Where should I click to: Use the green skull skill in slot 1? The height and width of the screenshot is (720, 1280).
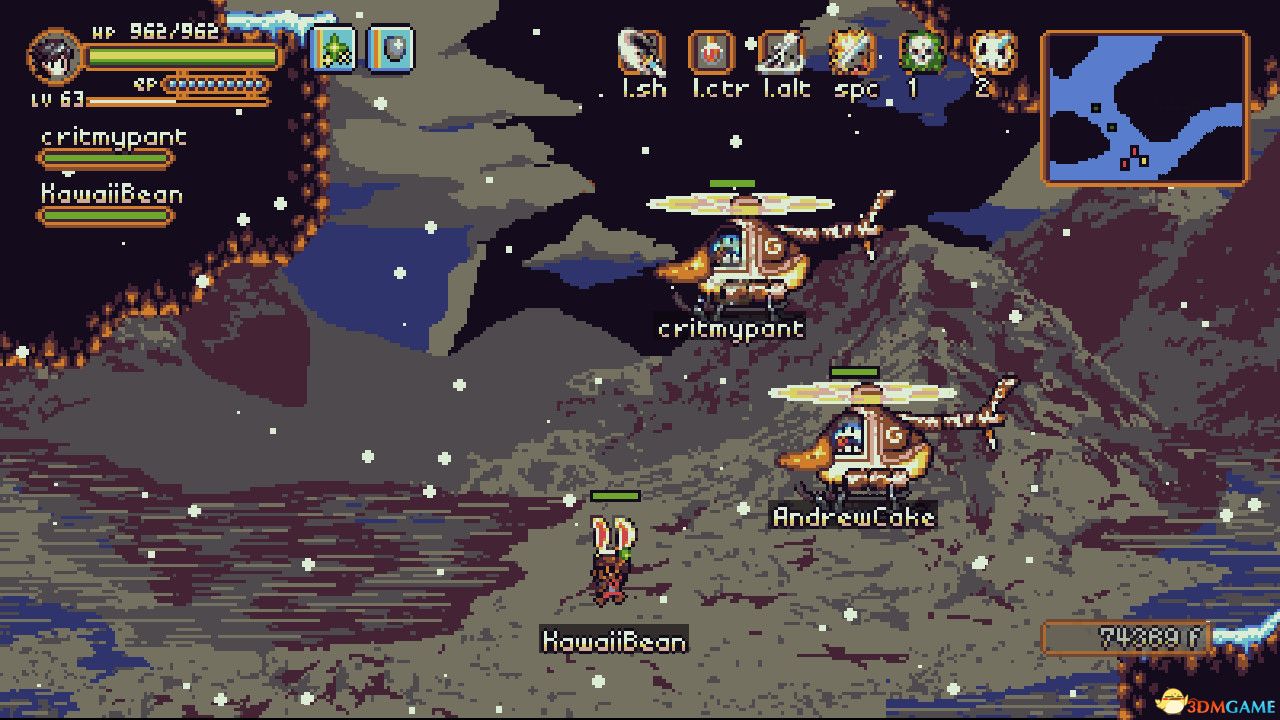[922, 52]
